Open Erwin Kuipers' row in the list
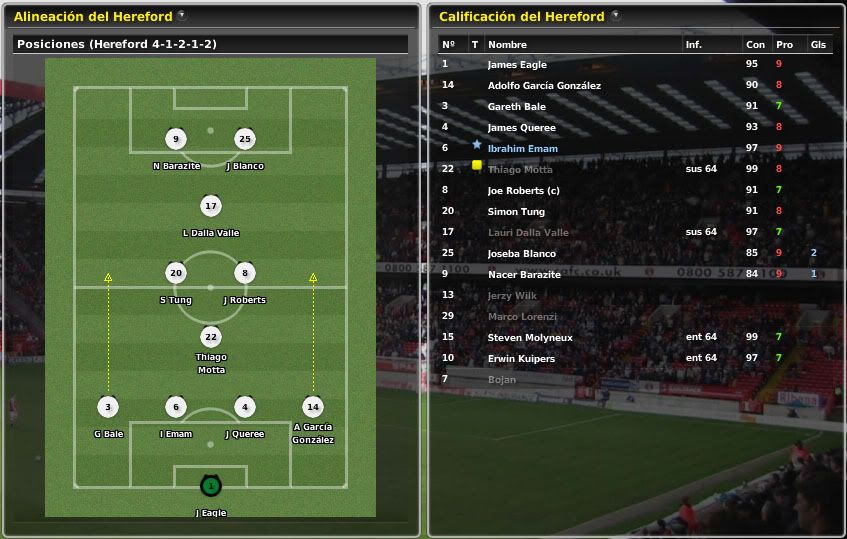Viewport: 847px width, 539px height. tap(521, 359)
